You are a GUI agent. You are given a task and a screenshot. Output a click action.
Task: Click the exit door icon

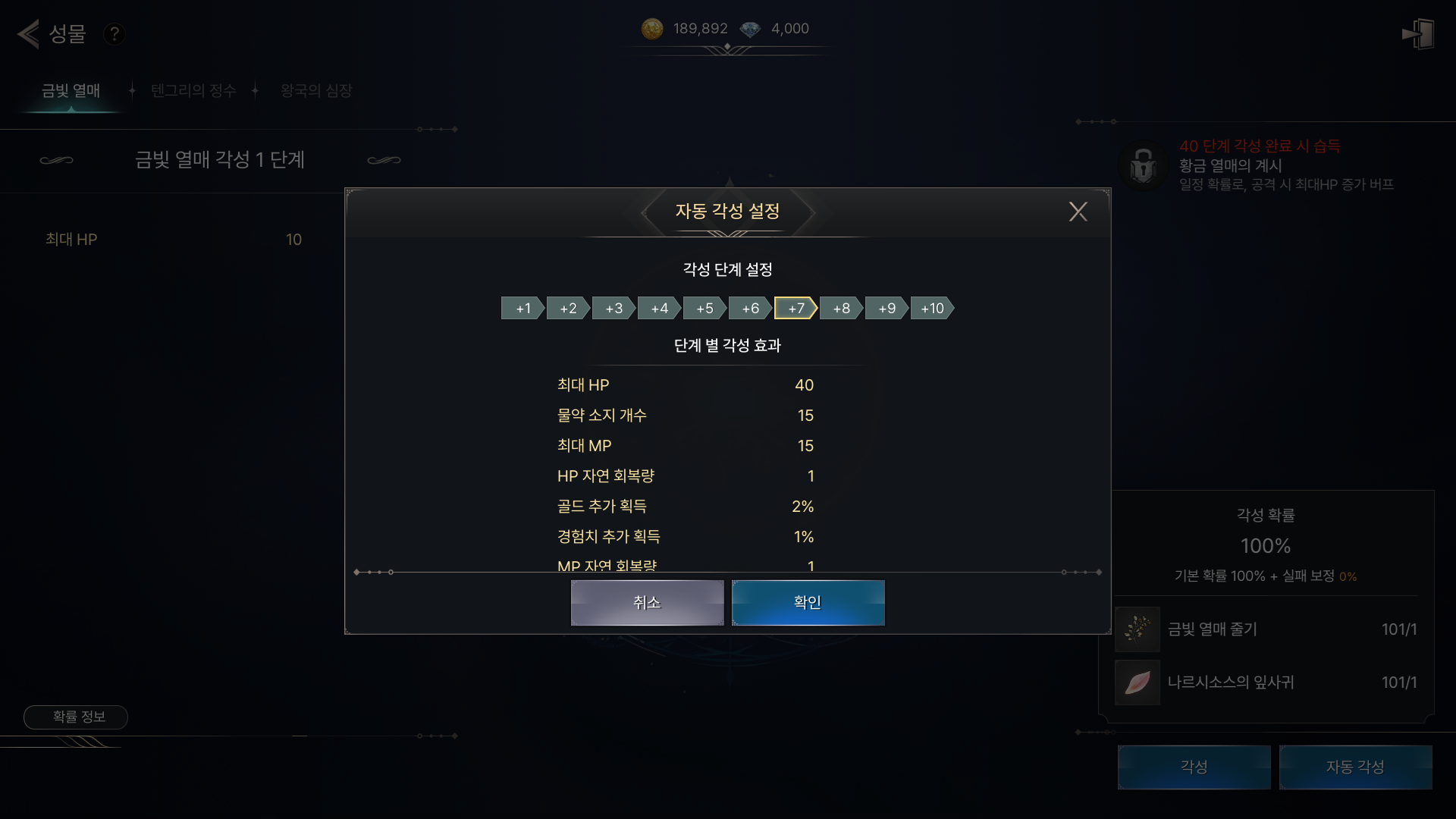[1417, 34]
